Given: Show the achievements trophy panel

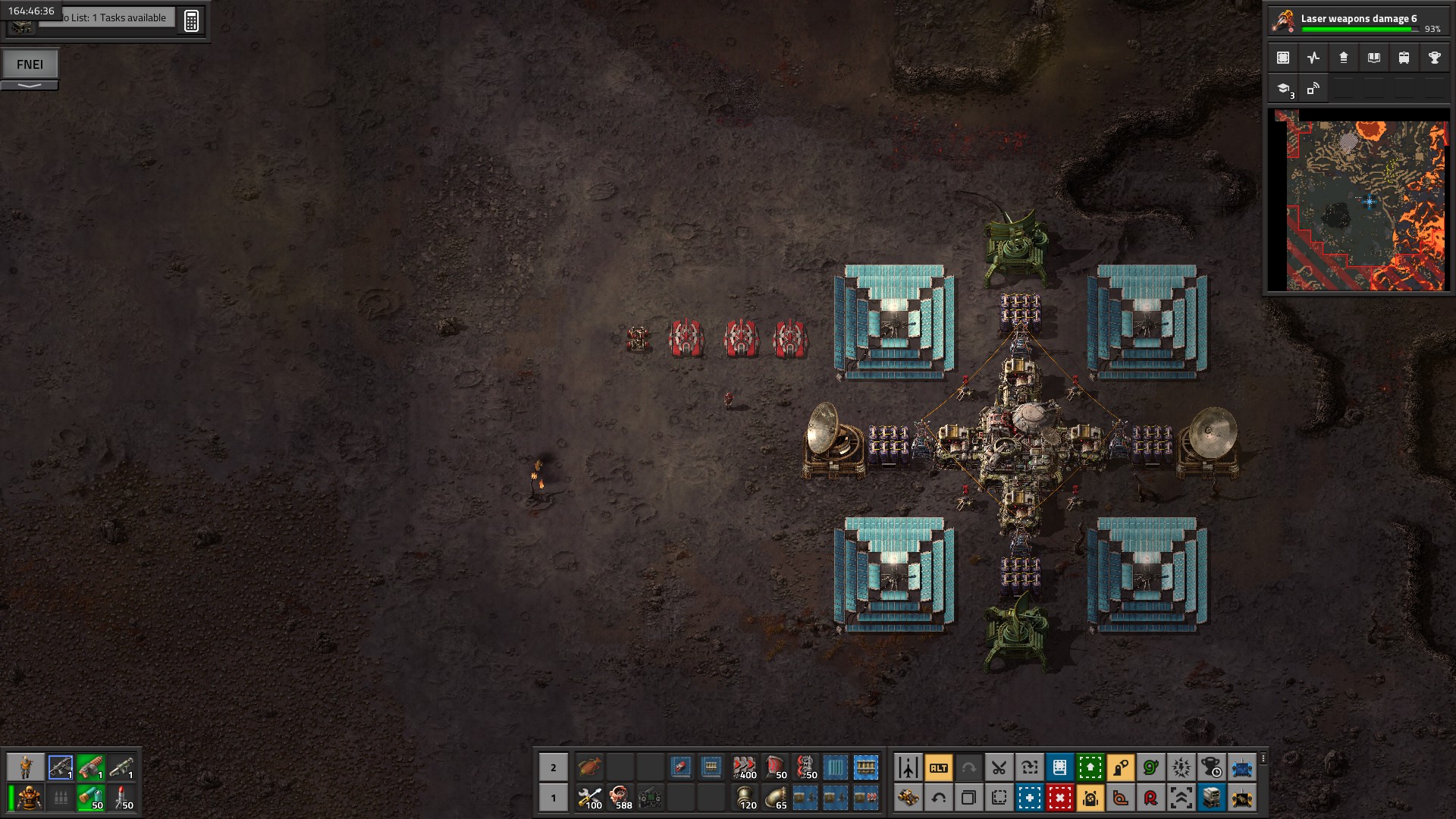Looking at the screenshot, I should pos(1434,58).
